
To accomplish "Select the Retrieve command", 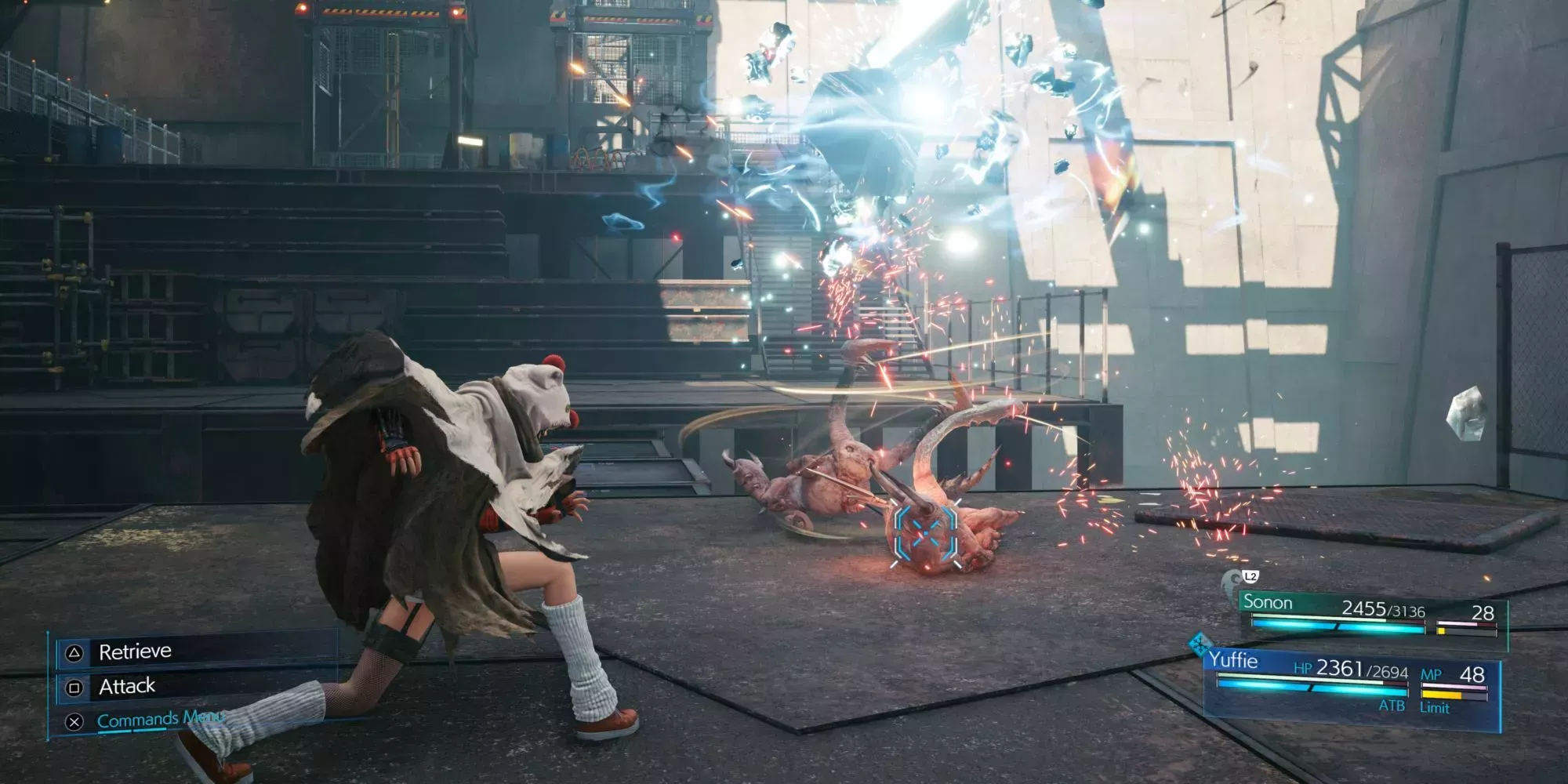I will tap(135, 652).
